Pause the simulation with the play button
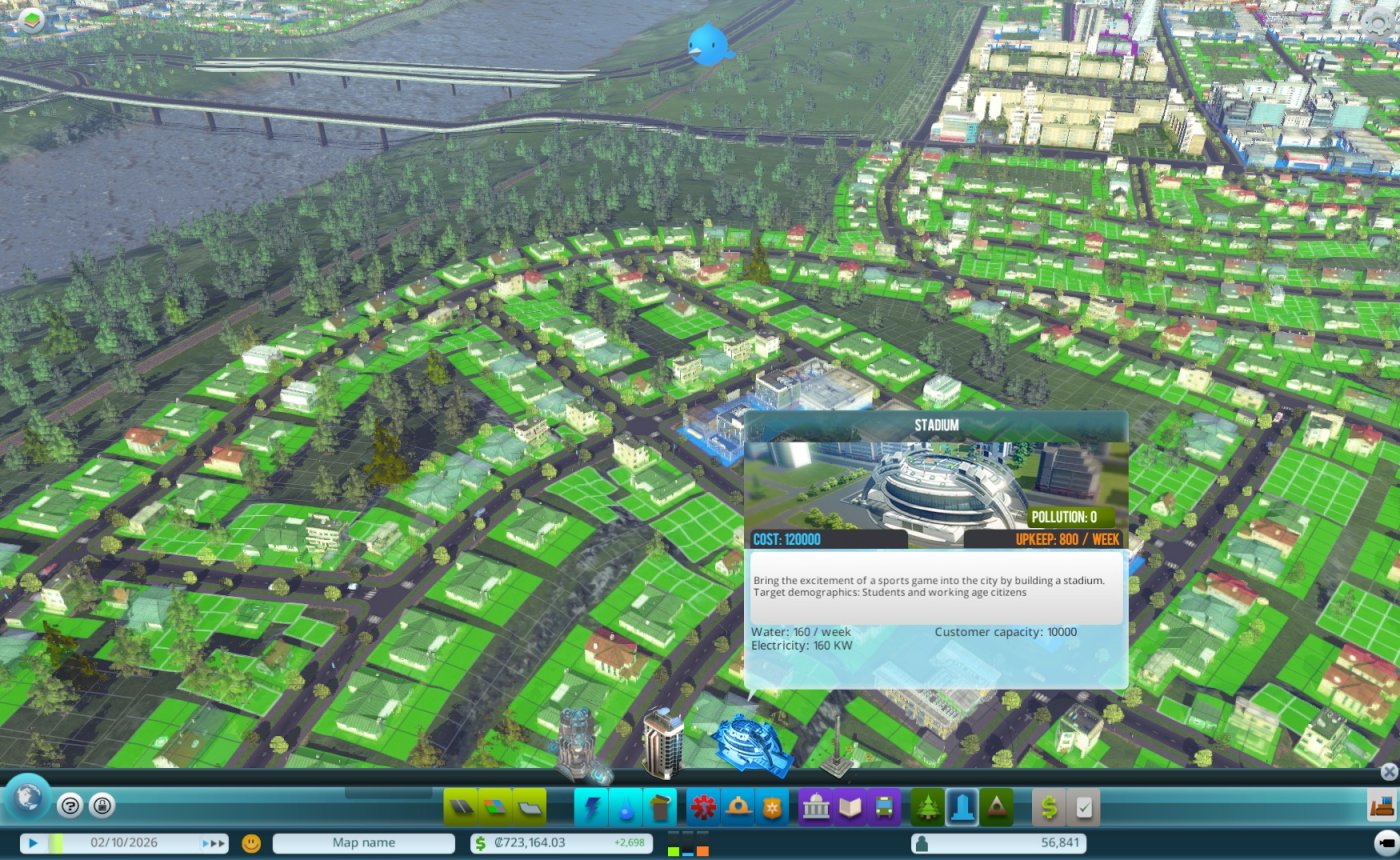The height and width of the screenshot is (860, 1400). [x=33, y=842]
